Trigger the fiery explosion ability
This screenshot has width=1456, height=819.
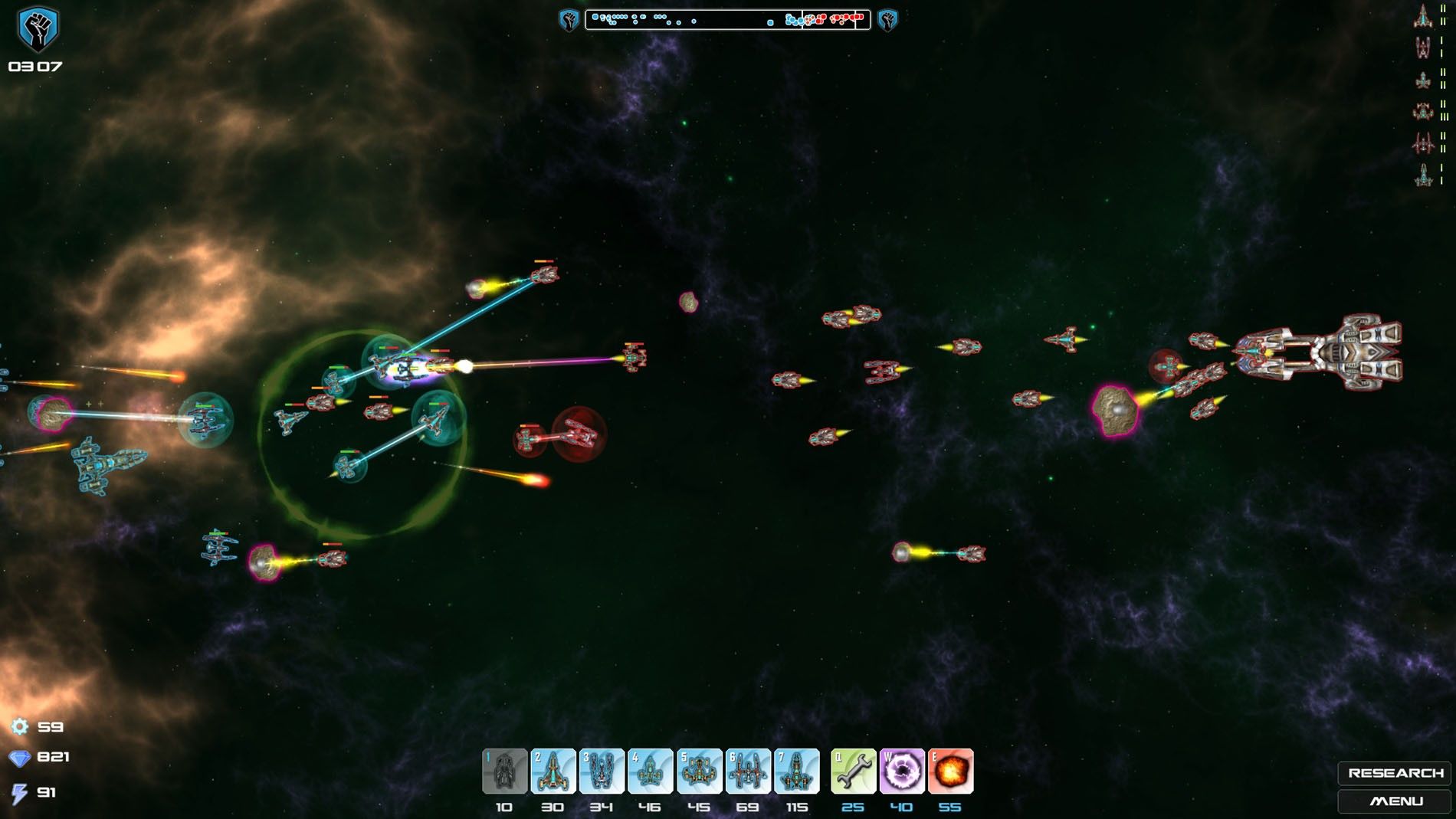coord(950,771)
